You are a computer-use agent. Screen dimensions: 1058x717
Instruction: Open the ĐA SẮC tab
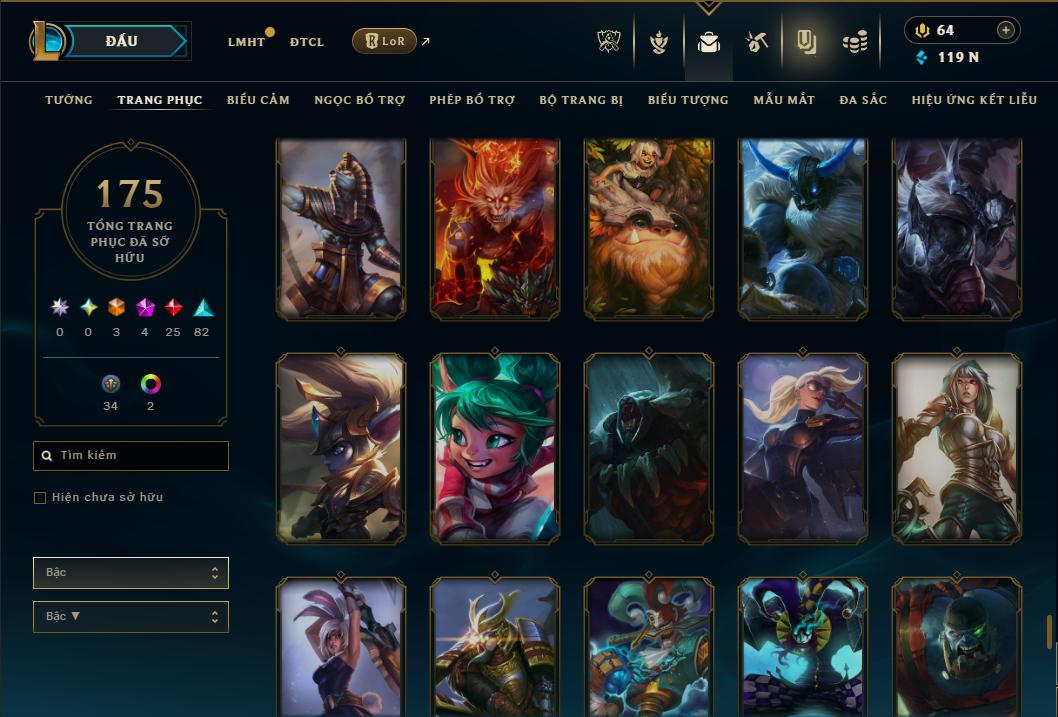(863, 100)
